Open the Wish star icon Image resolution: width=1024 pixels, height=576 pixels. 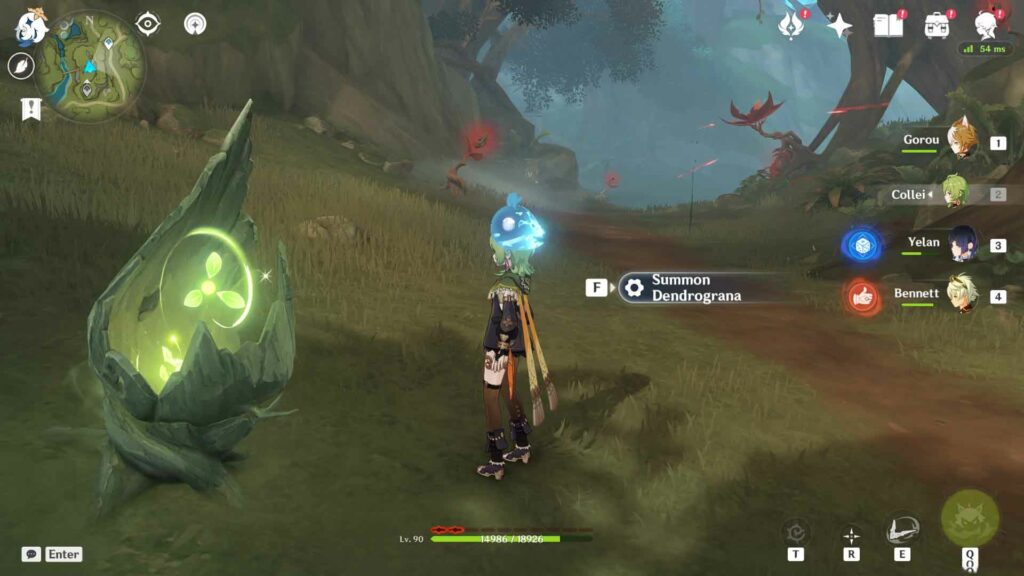(x=839, y=25)
